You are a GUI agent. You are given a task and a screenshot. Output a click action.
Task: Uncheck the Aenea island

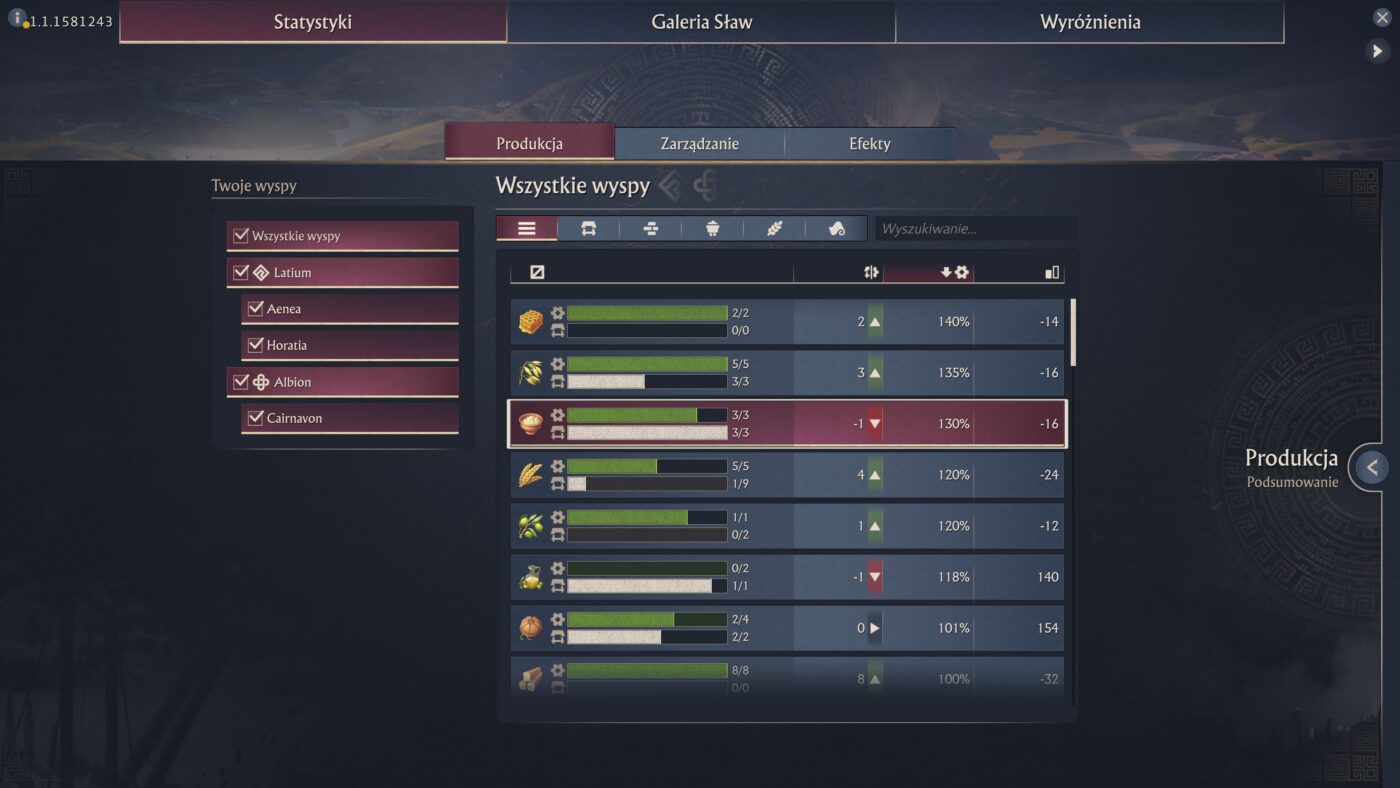pyautogui.click(x=255, y=309)
